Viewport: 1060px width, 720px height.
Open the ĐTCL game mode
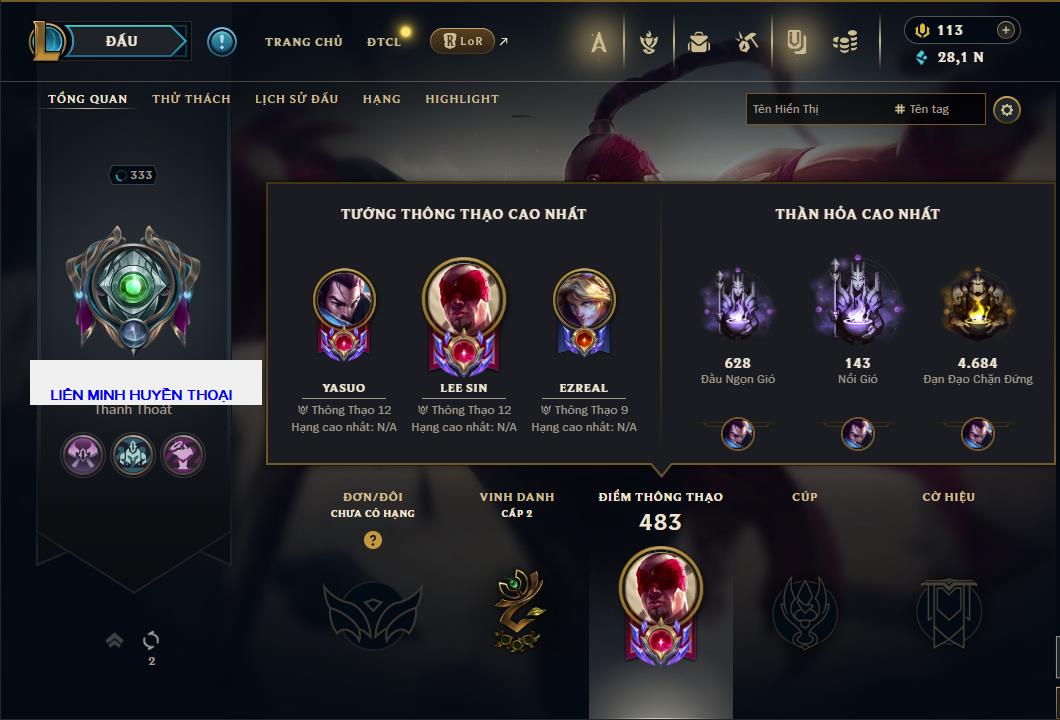click(x=384, y=42)
